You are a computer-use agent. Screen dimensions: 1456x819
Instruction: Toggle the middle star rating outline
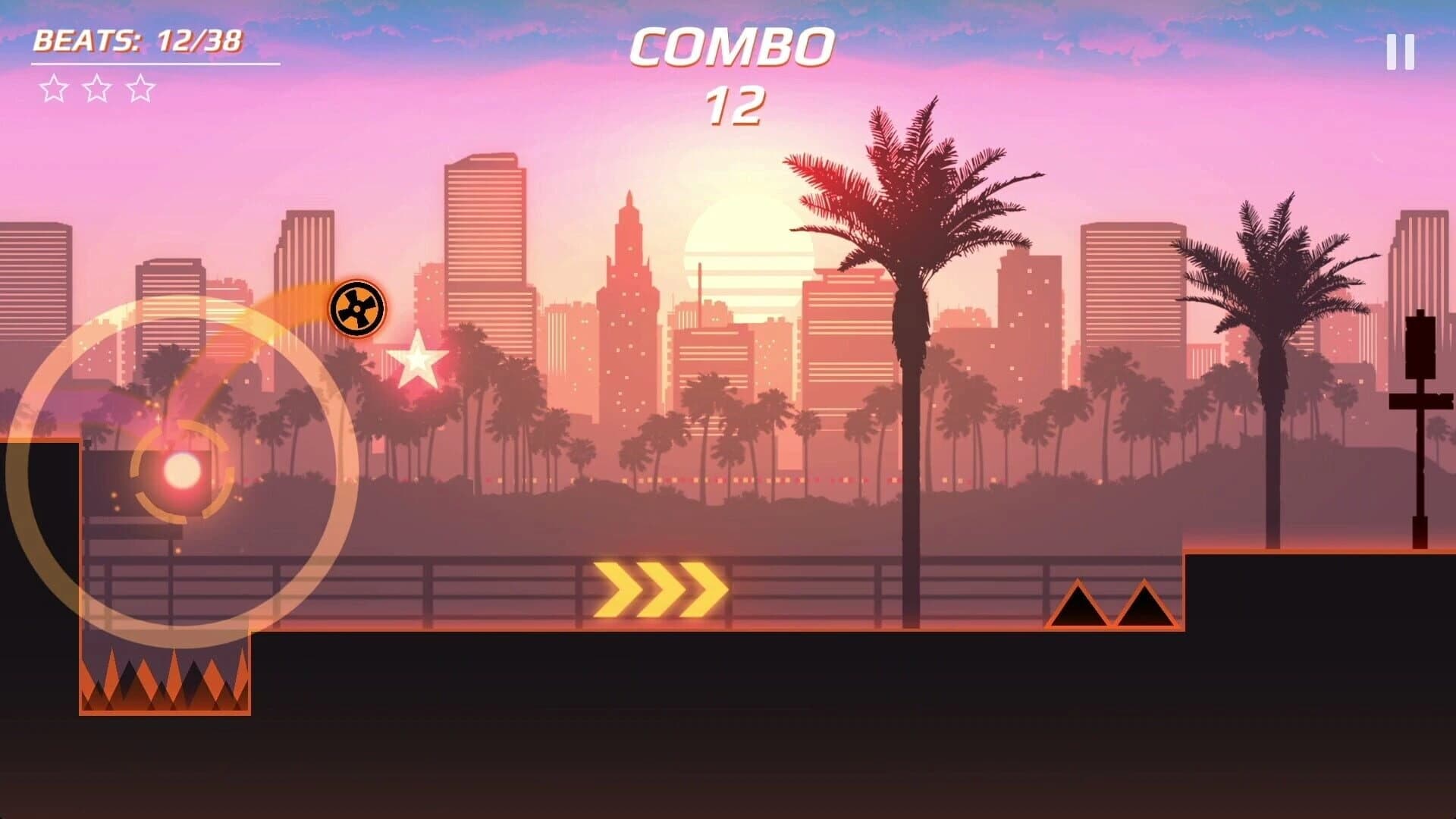coord(96,89)
